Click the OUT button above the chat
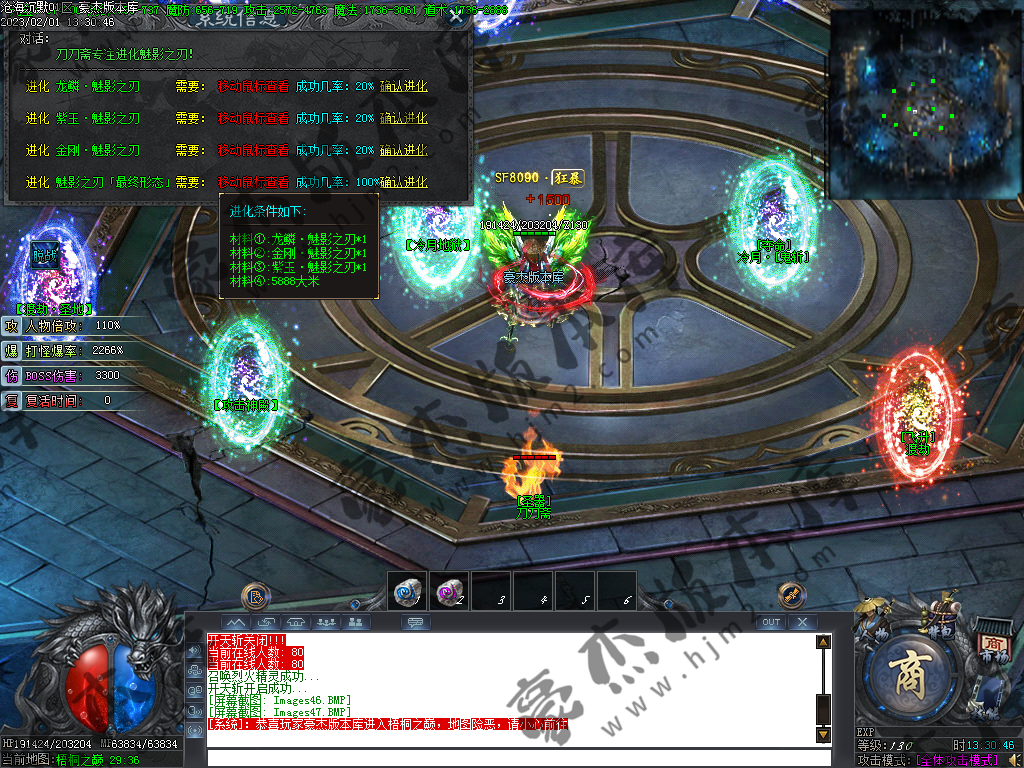This screenshot has width=1024, height=768. coord(770,622)
